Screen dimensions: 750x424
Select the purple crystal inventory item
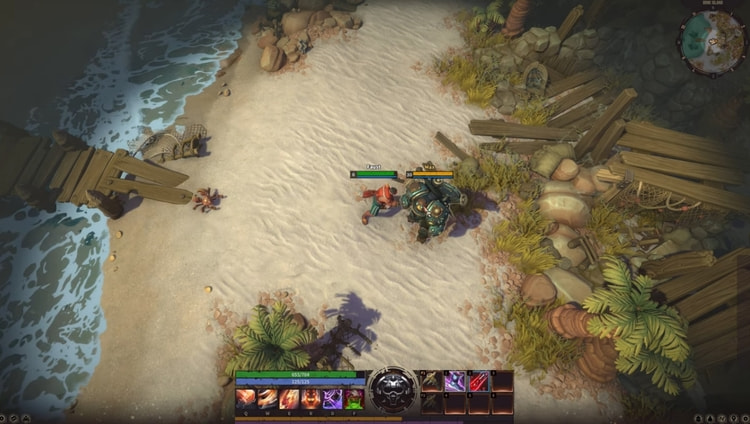(454, 381)
